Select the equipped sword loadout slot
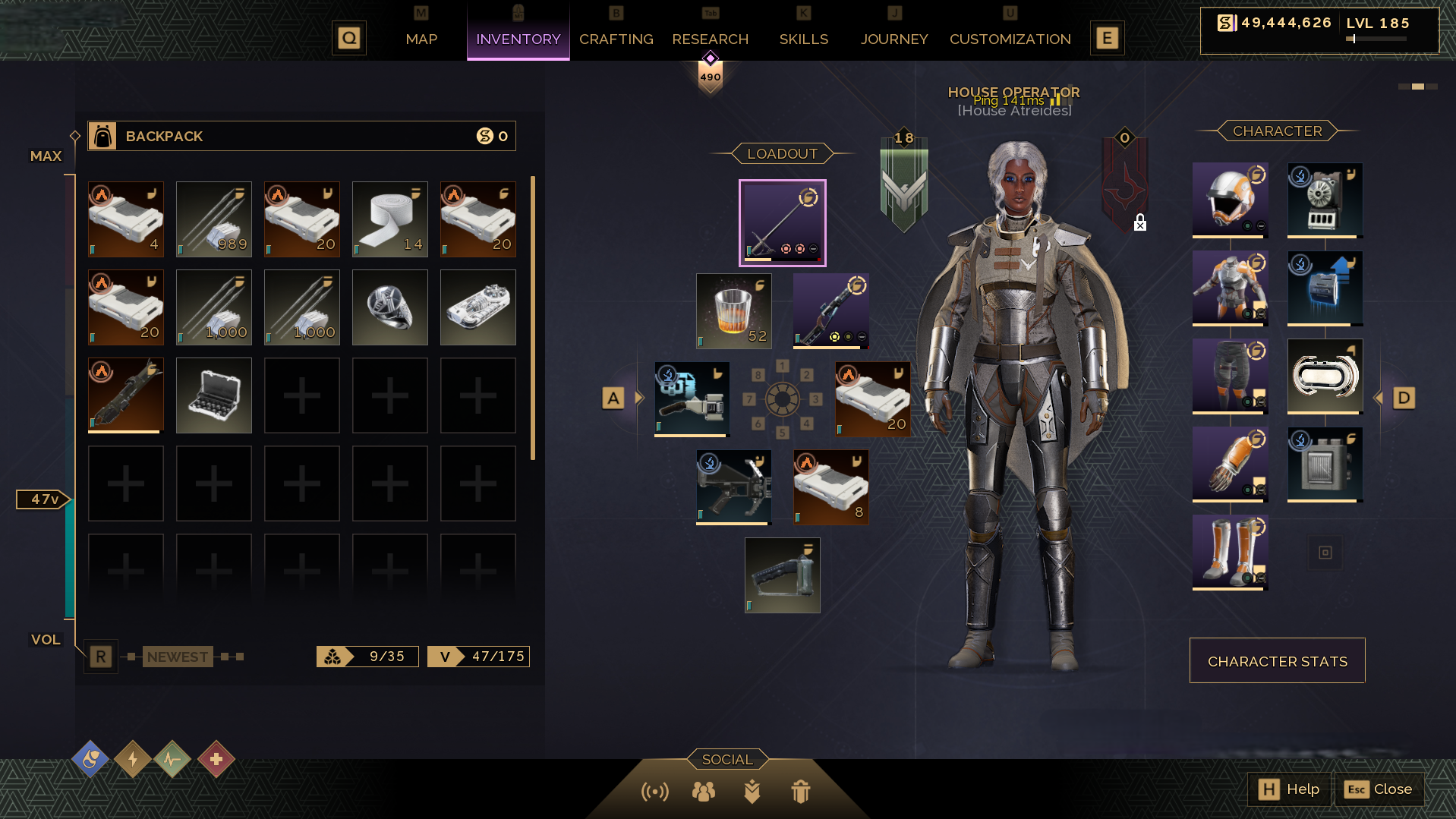The height and width of the screenshot is (819, 1456). 782,223
